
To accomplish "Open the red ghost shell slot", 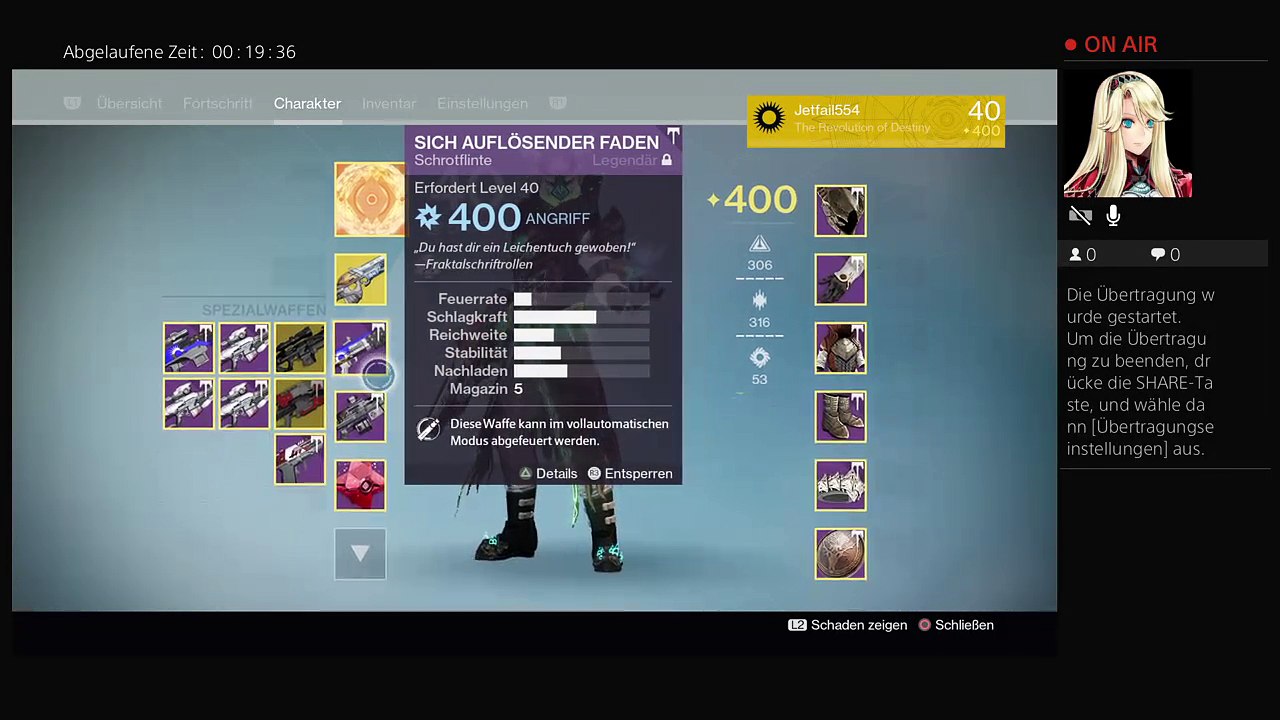I will pos(360,486).
